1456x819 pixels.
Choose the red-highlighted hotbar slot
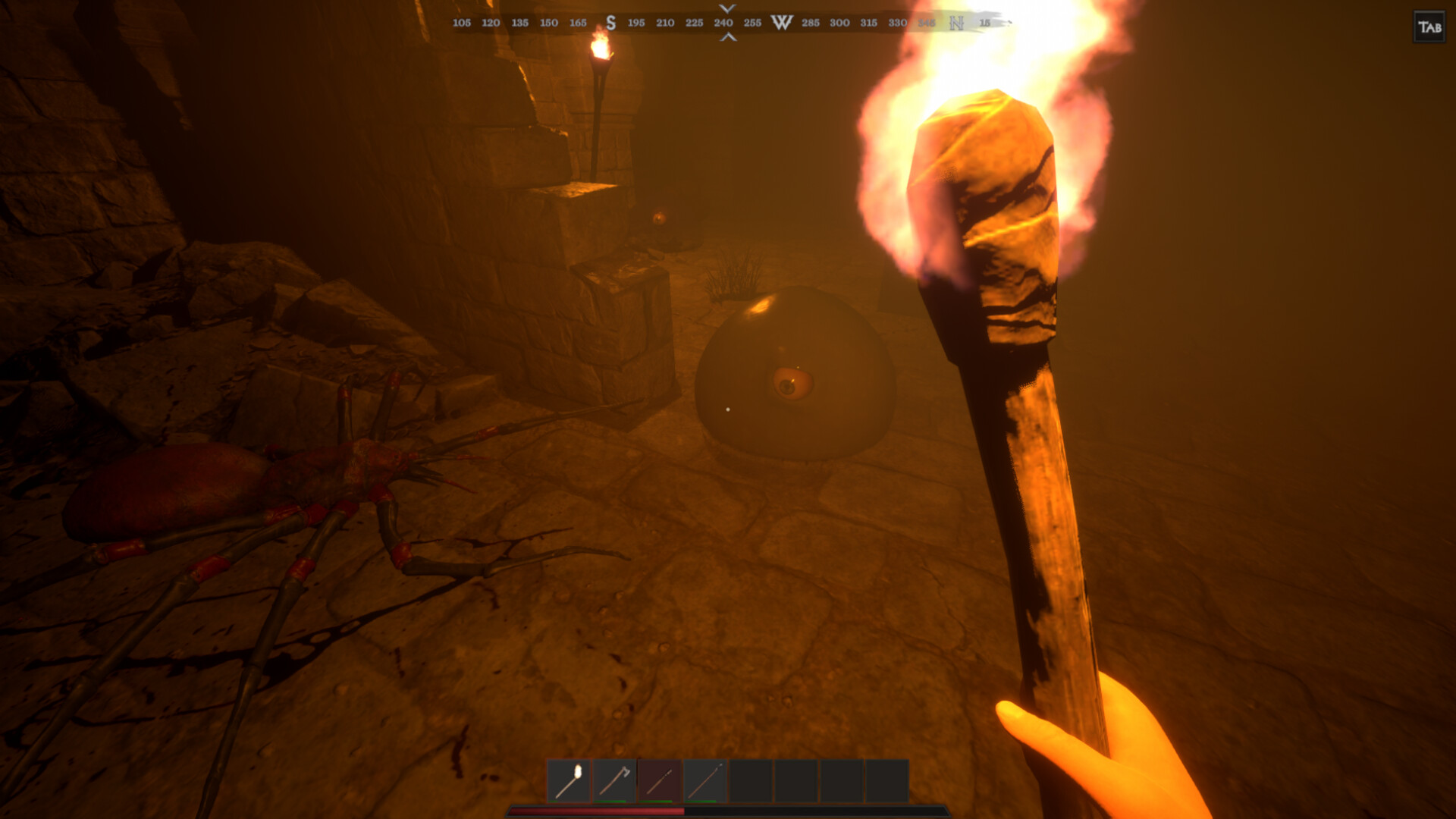pyautogui.click(x=660, y=781)
